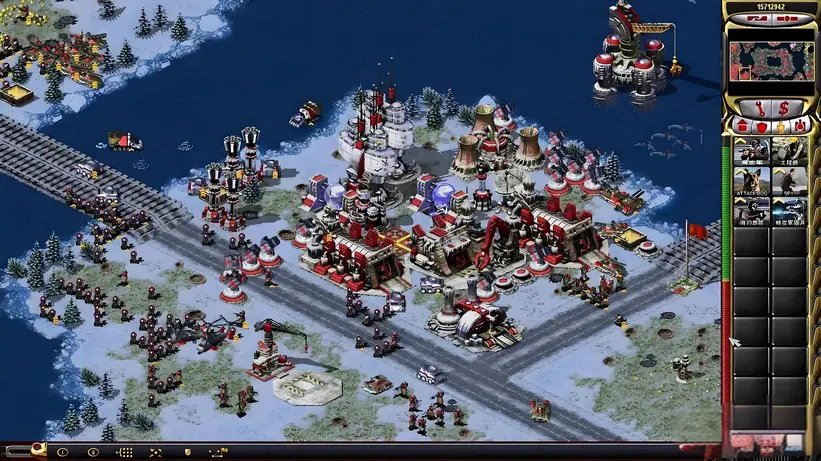This screenshot has height=461, width=821.
Task: Train the Engineer infantry unit
Action: coord(789,151)
